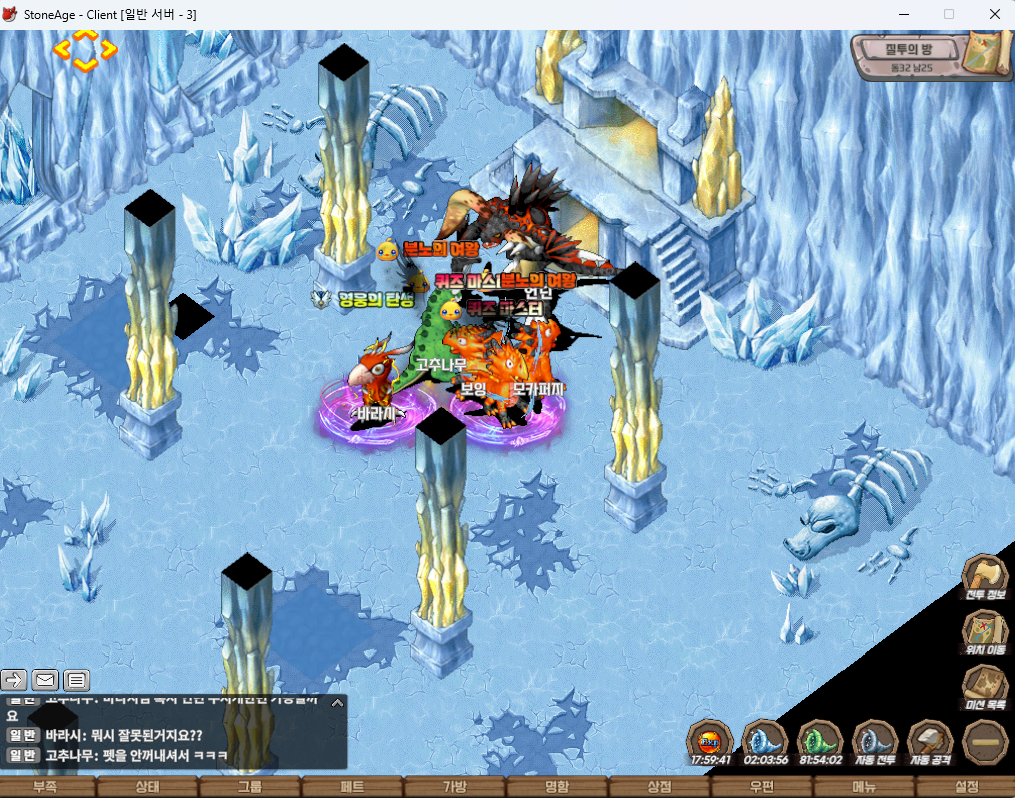The height and width of the screenshot is (799, 1015).
Task: Open 전투 정보 battle info axe icon
Action: (x=984, y=578)
